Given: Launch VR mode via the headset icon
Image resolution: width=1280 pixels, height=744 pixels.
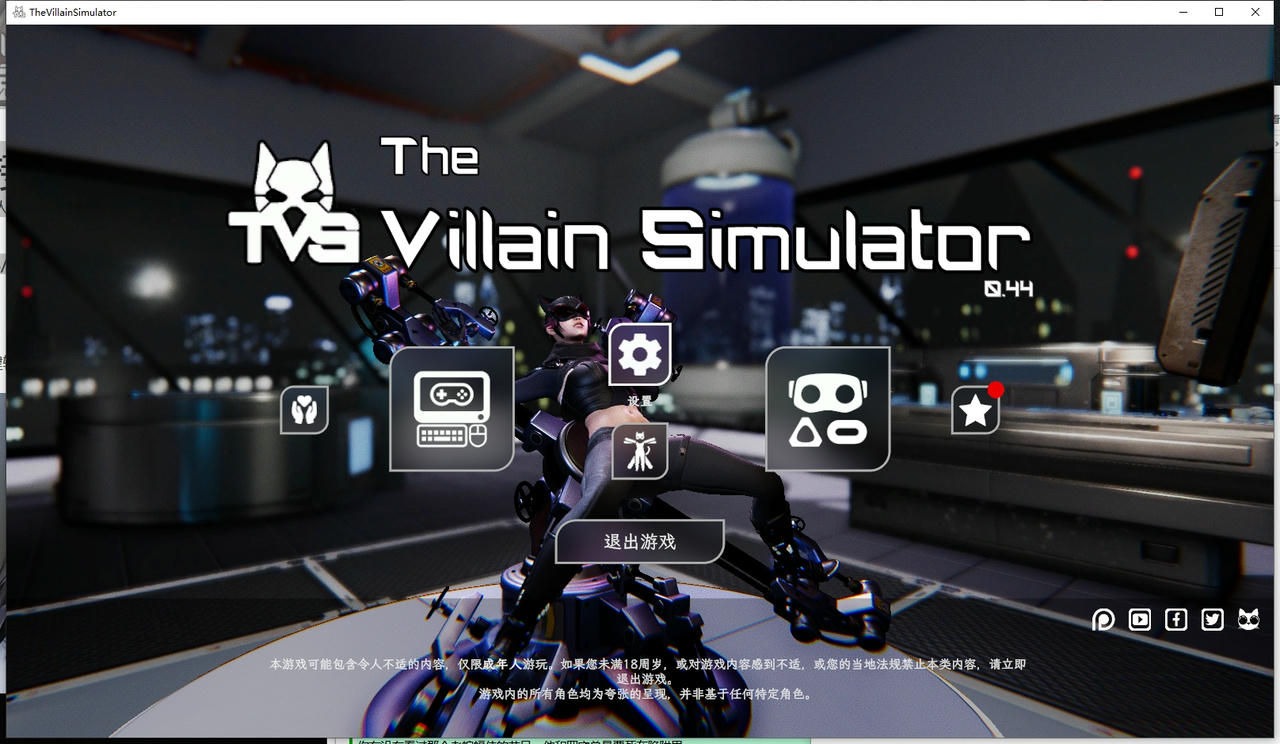Looking at the screenshot, I should [827, 408].
